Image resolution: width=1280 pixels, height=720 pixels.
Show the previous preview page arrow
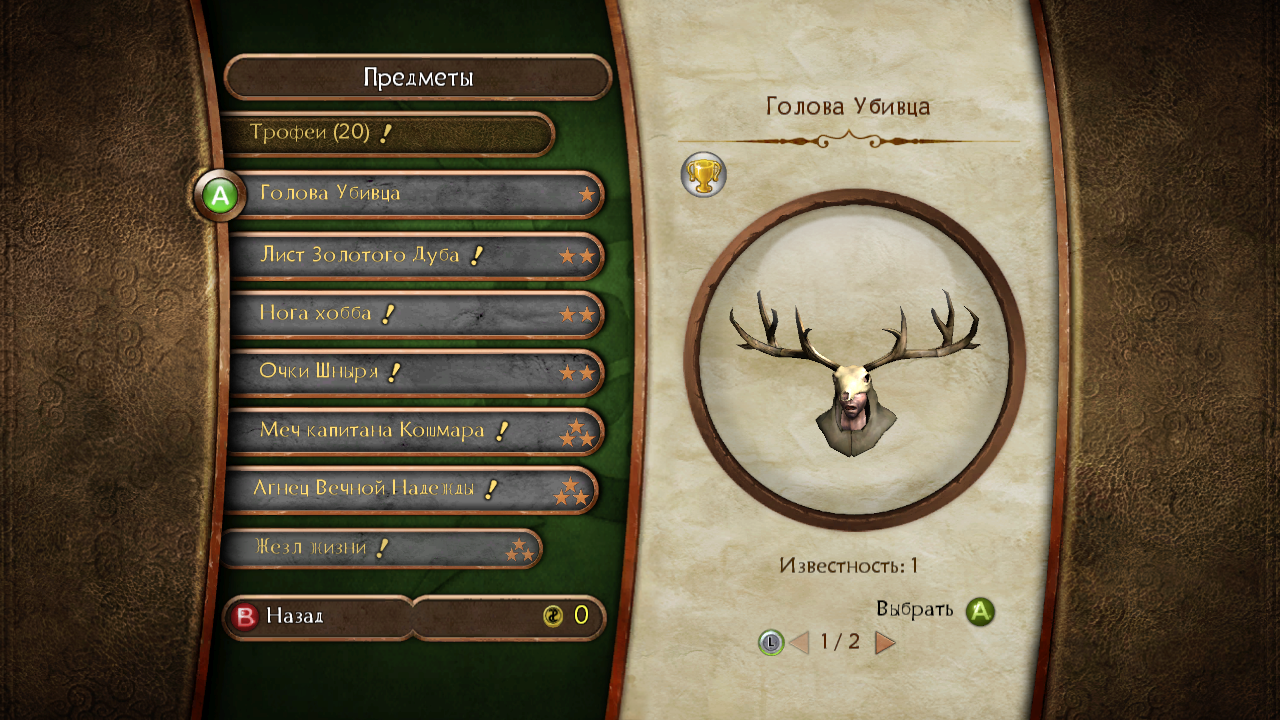tap(798, 642)
